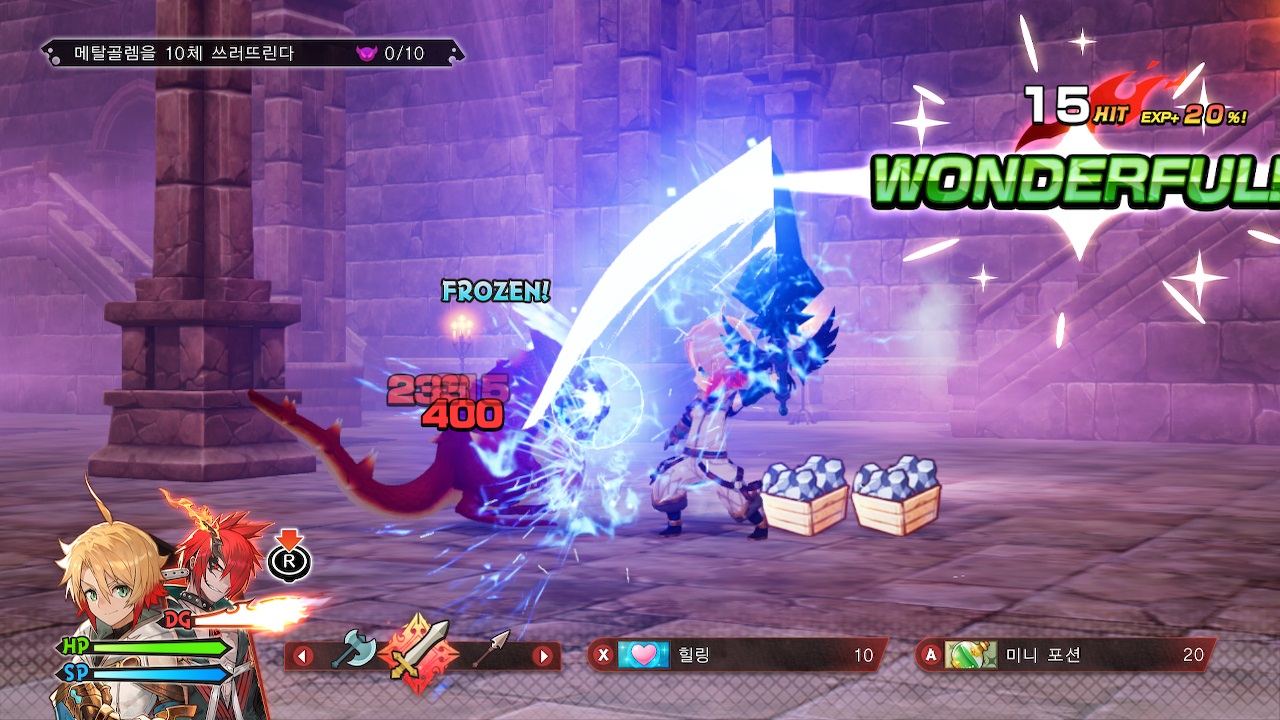Click the X button prompt icon
This screenshot has width=1280, height=720.
[601, 655]
